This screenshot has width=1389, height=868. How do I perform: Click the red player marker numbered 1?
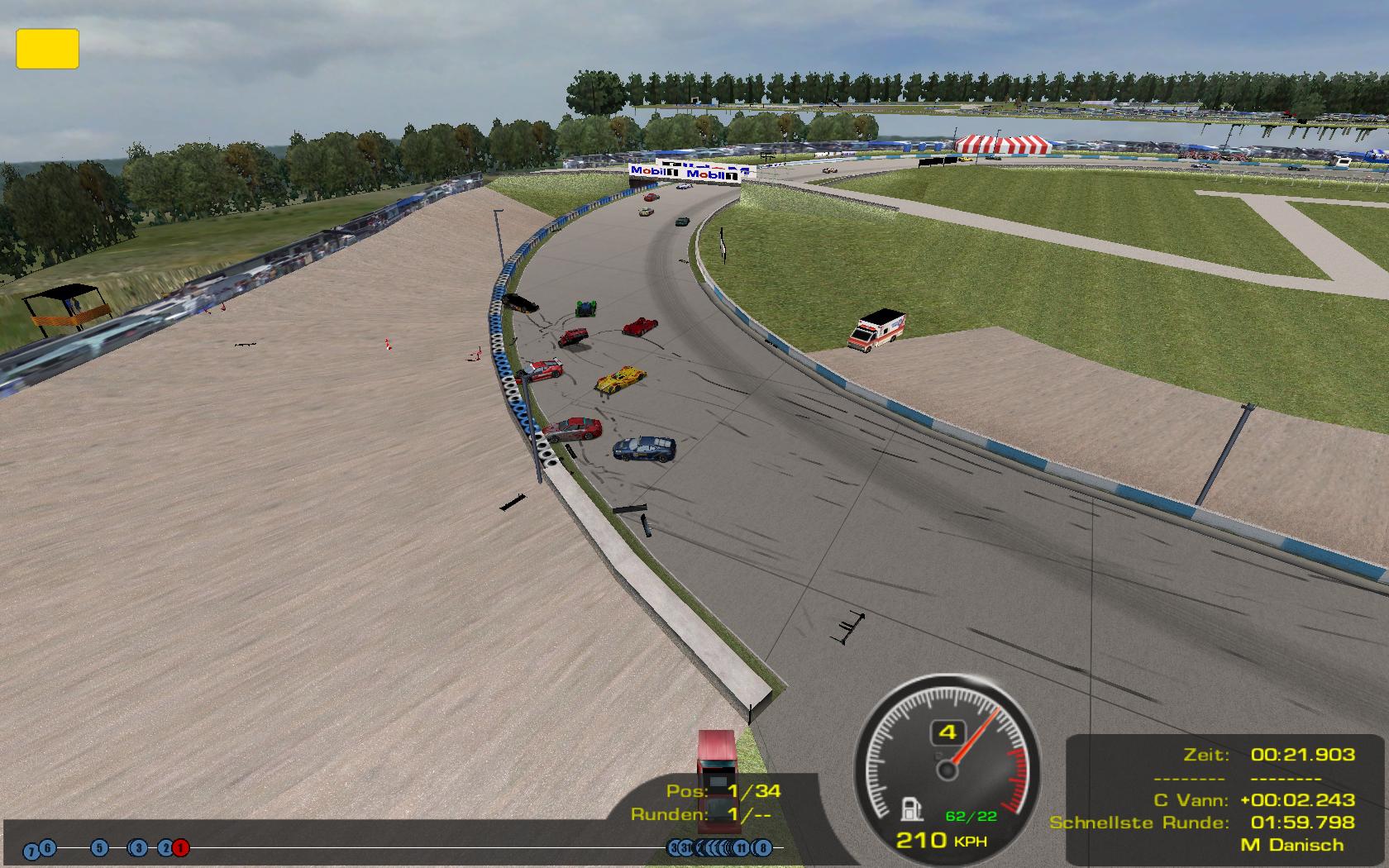(181, 847)
